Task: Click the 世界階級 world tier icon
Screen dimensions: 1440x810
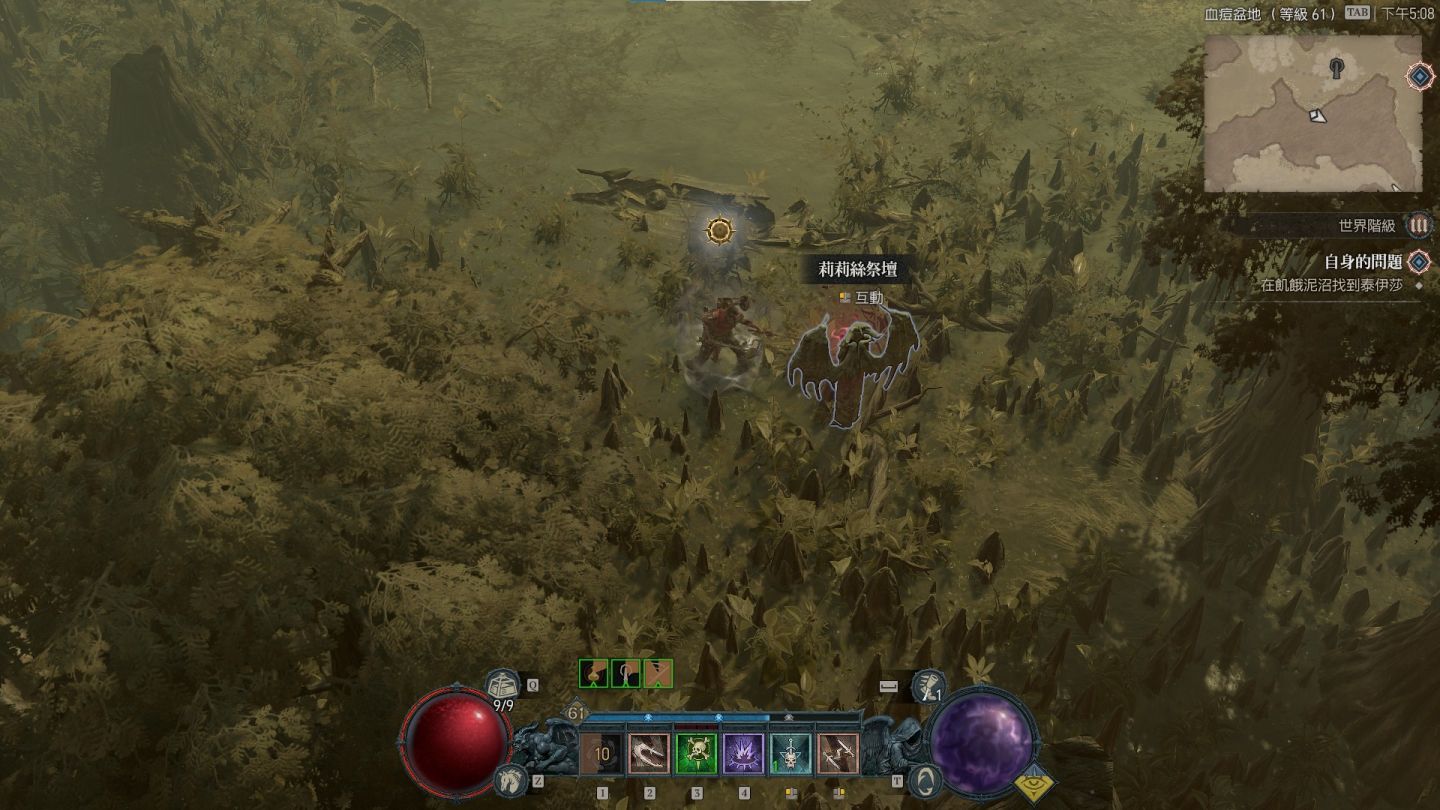Action: tap(1418, 226)
